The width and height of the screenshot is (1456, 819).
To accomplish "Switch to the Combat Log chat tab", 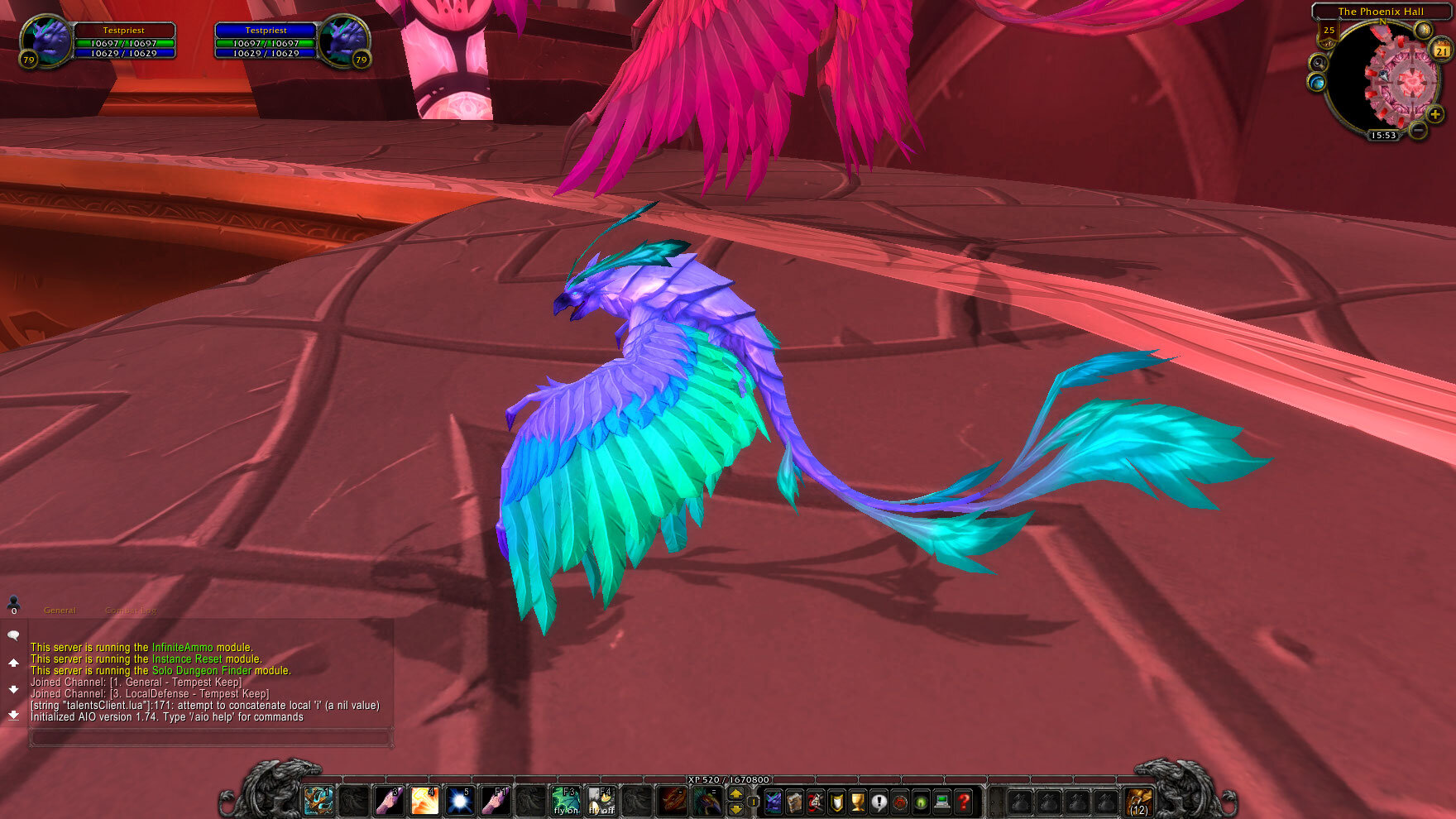I will point(126,610).
